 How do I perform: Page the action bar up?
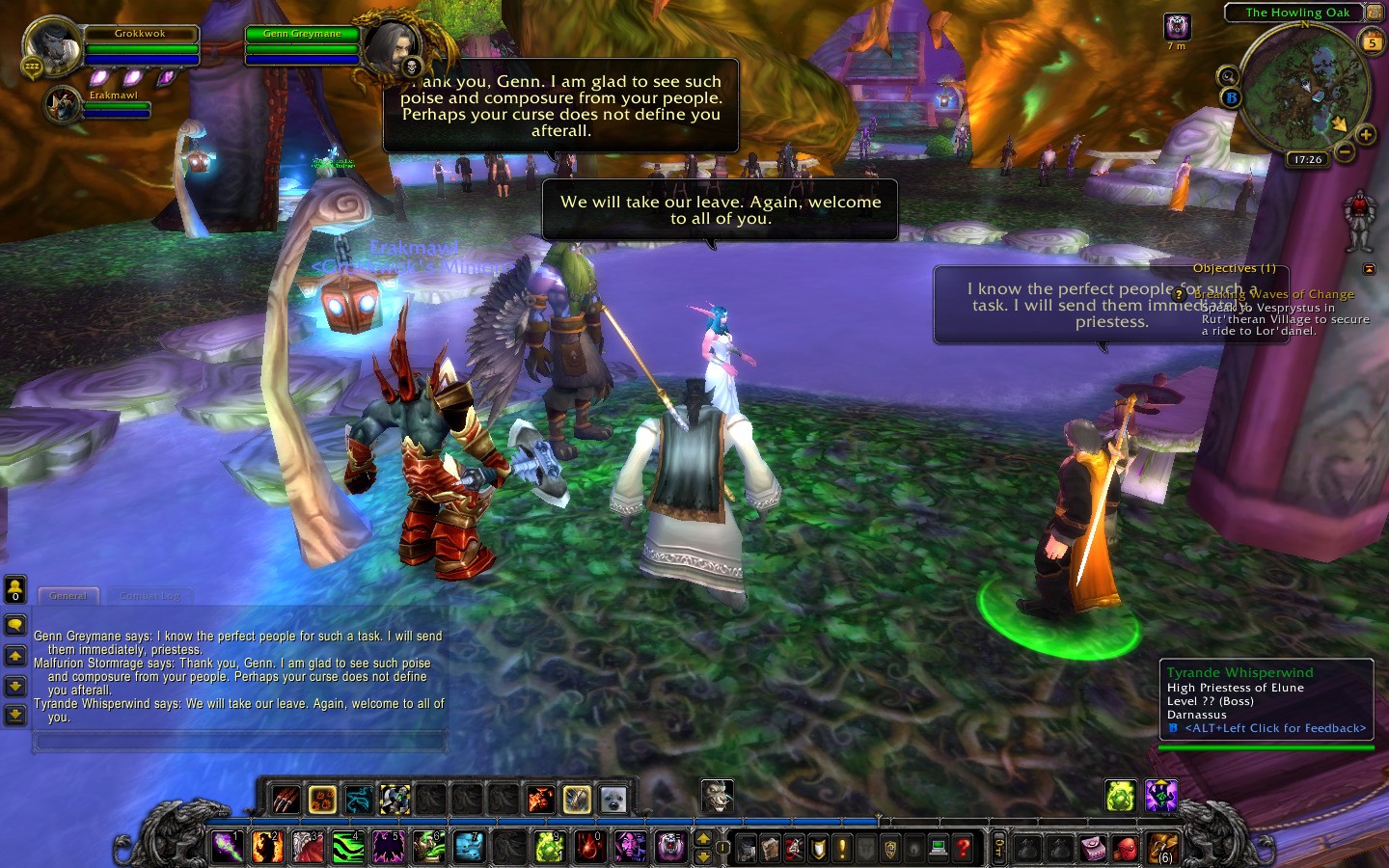pos(703,838)
